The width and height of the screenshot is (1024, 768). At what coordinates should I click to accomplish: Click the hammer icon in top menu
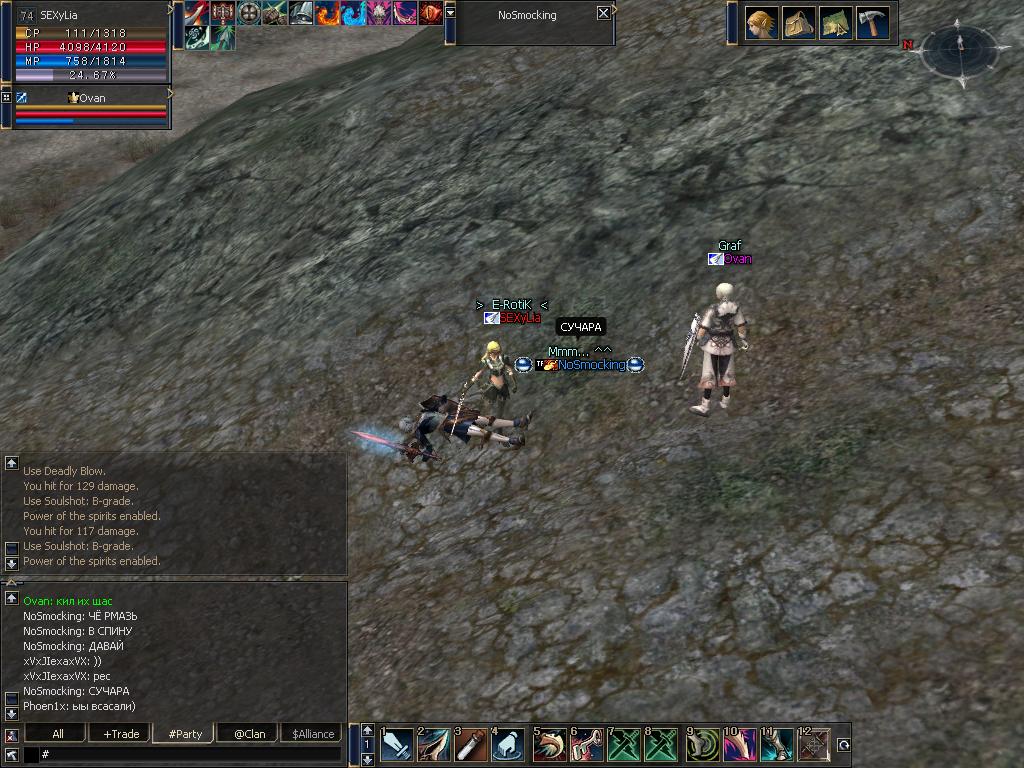tap(872, 23)
